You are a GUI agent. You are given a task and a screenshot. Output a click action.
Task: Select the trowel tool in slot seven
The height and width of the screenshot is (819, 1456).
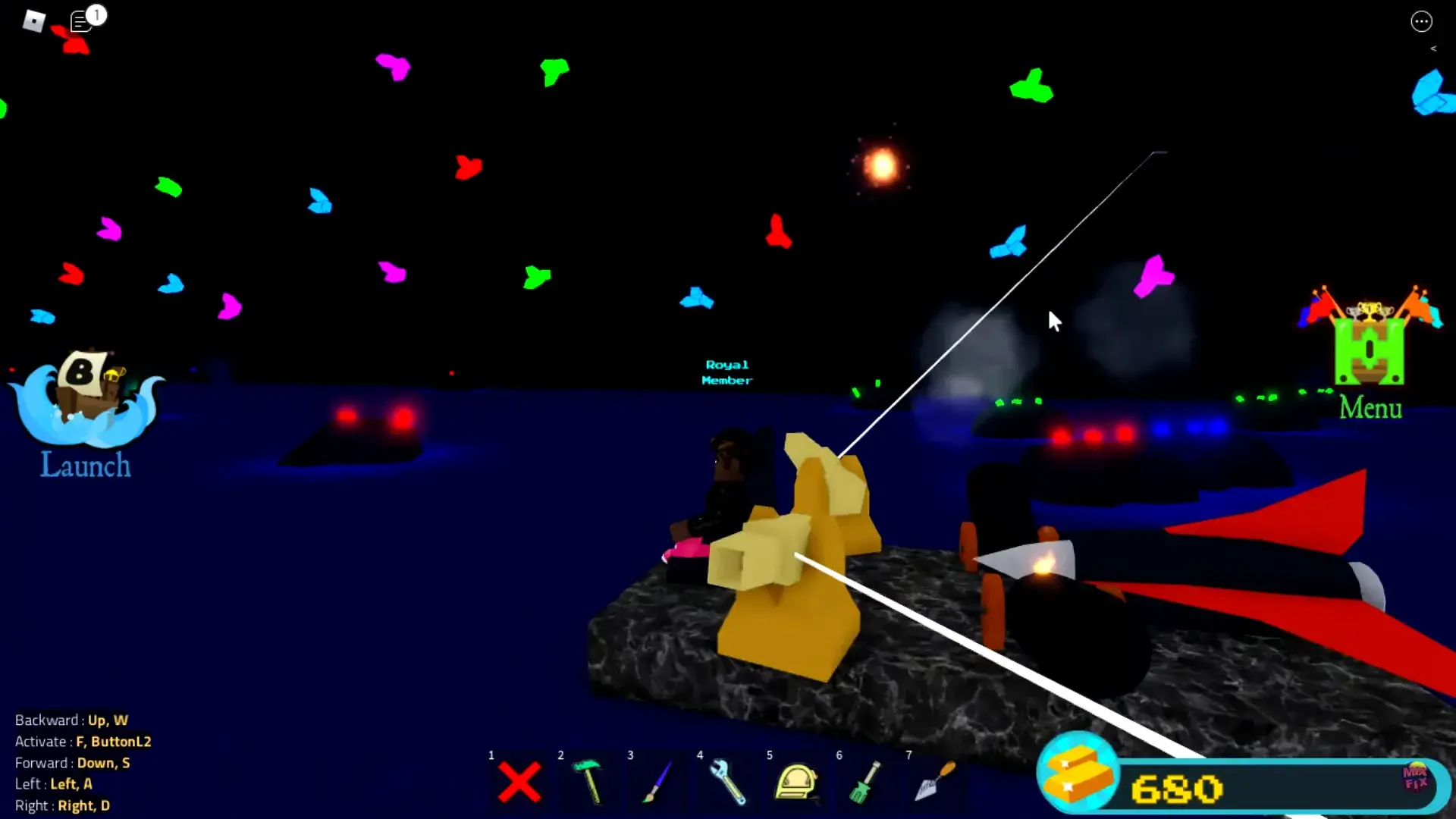click(935, 781)
